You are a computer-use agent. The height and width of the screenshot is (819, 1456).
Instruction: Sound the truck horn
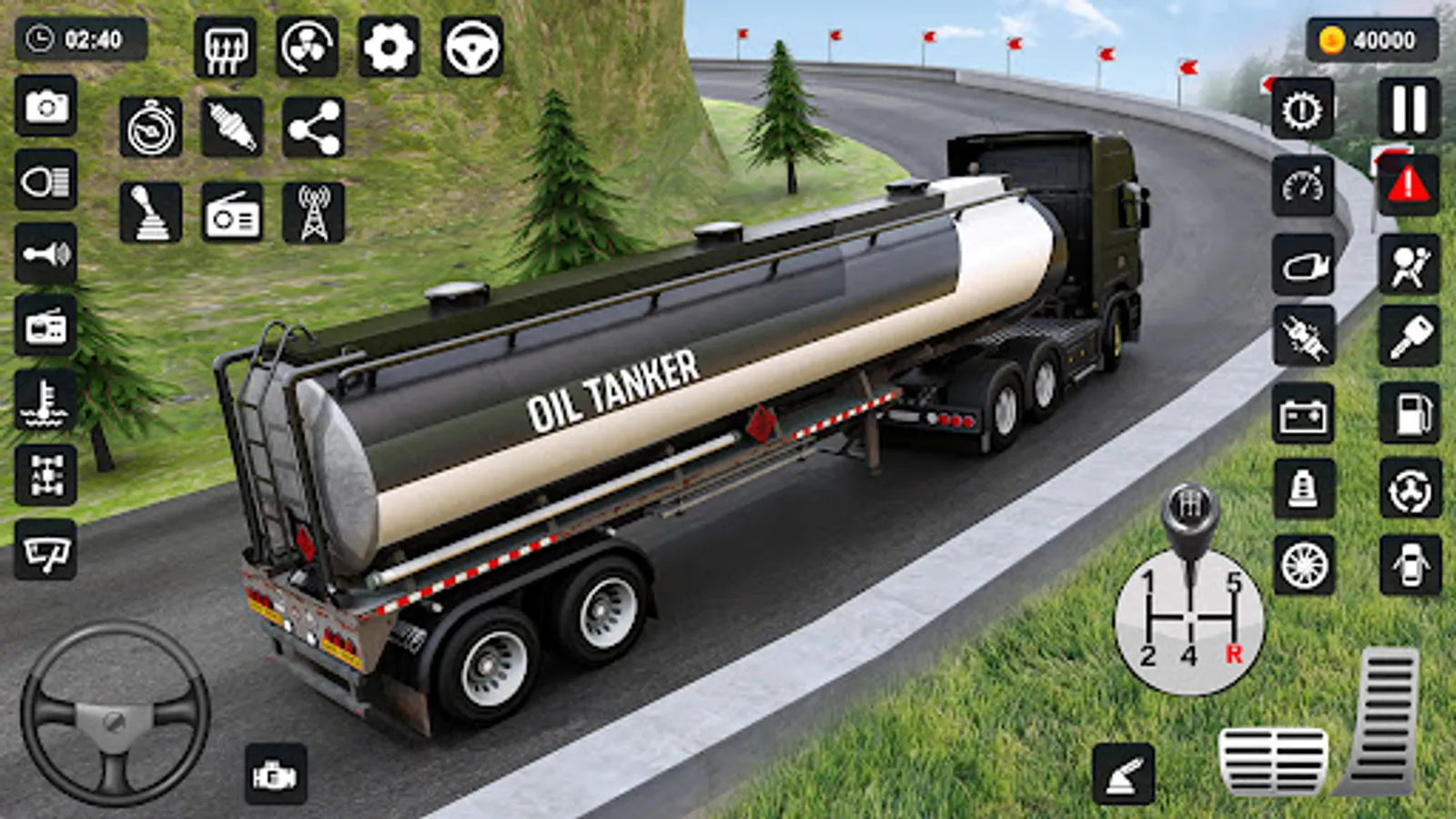coord(46,253)
